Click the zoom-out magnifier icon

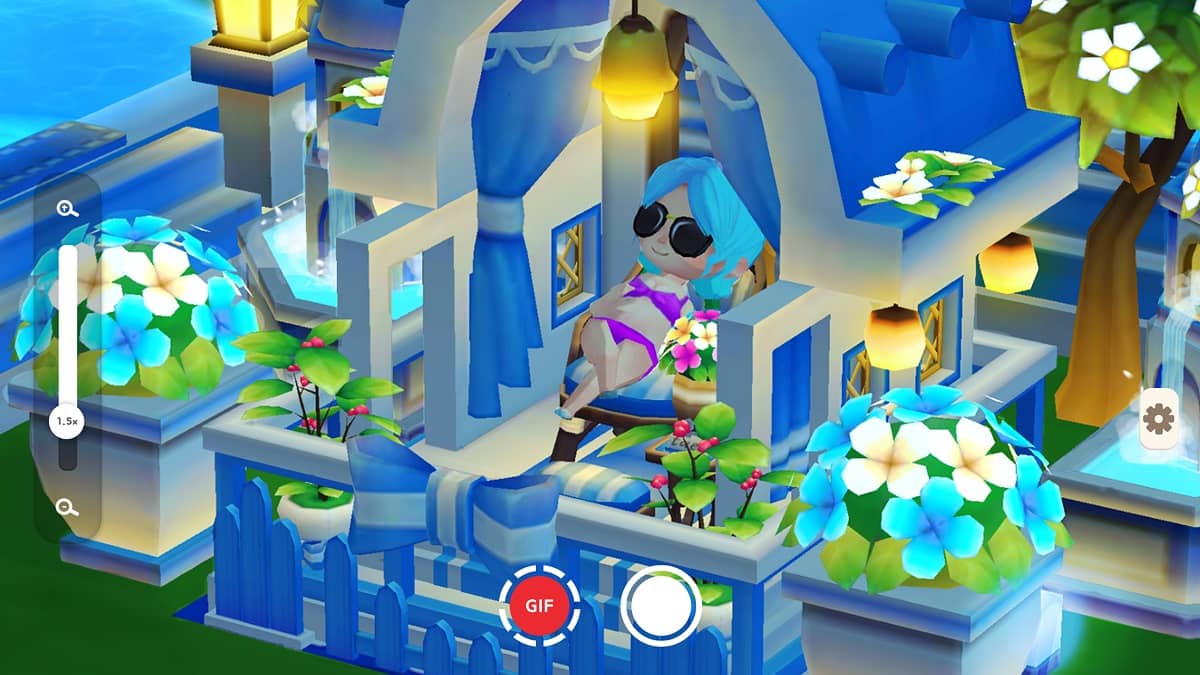(68, 506)
